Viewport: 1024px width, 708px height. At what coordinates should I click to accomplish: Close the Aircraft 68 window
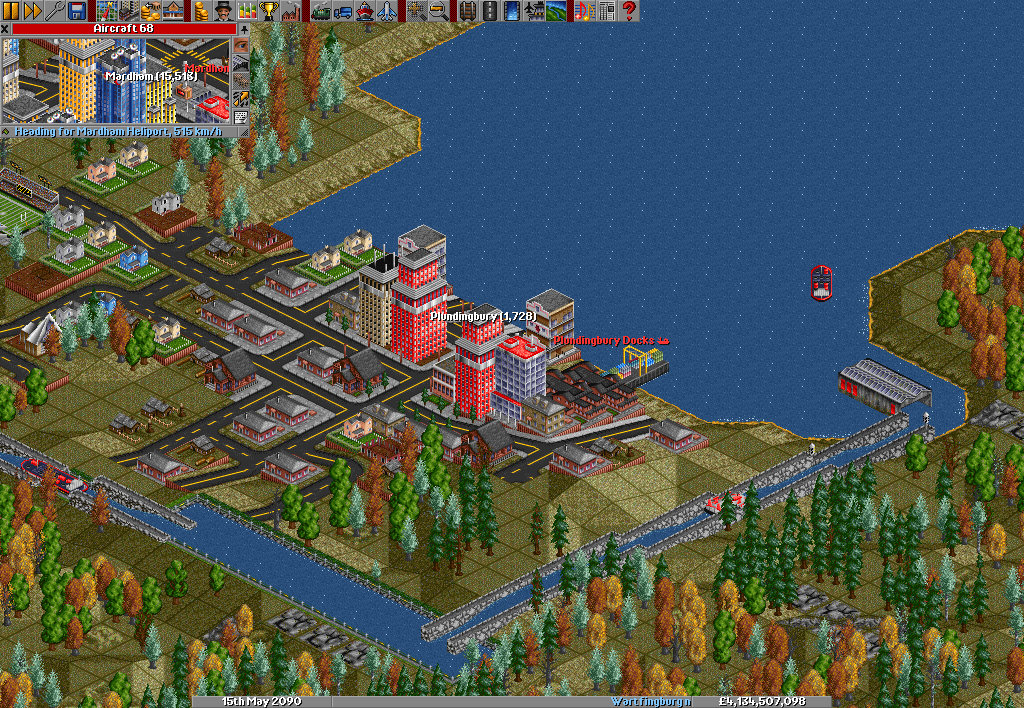pyautogui.click(x=5, y=29)
